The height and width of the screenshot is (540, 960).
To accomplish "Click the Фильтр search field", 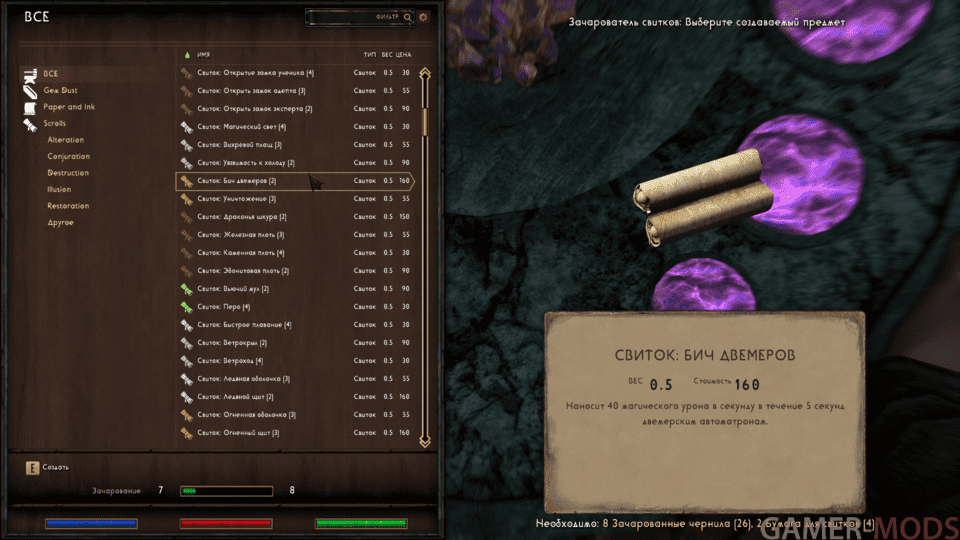I will 355,17.
